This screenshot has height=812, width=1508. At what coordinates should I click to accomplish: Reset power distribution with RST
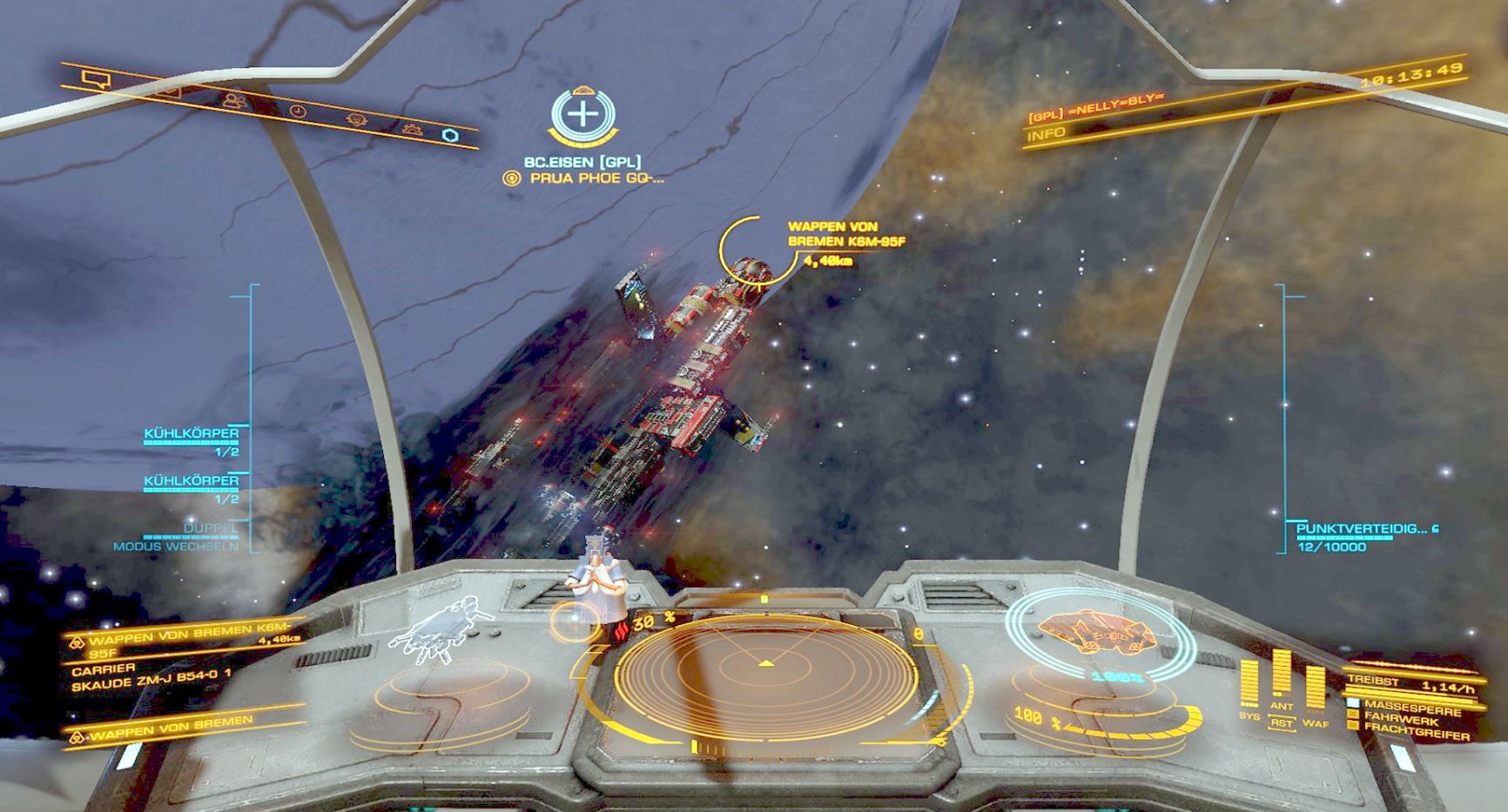tap(1281, 723)
